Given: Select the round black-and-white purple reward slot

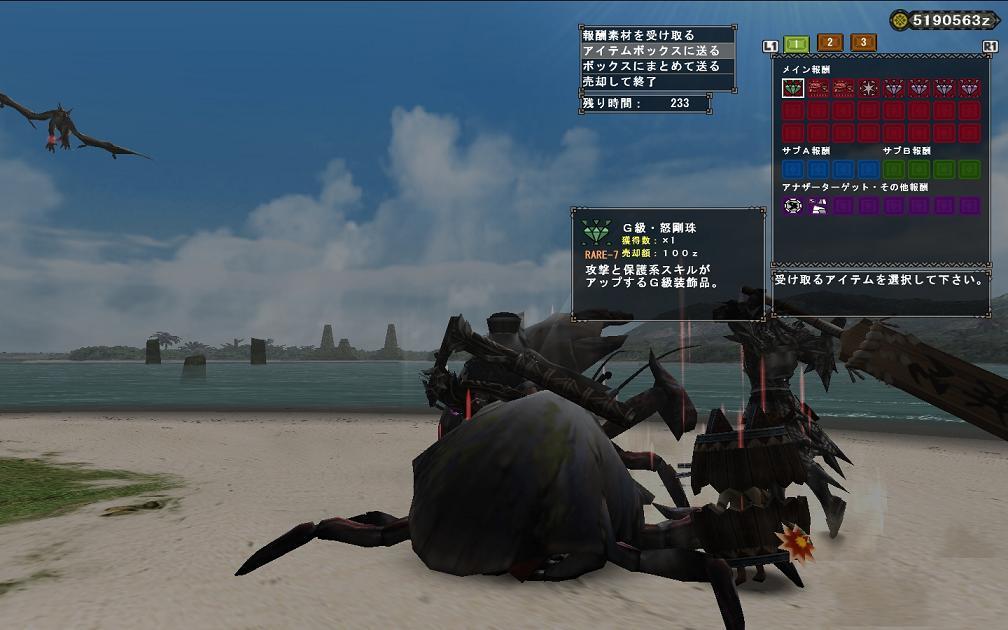Looking at the screenshot, I should (x=793, y=206).
